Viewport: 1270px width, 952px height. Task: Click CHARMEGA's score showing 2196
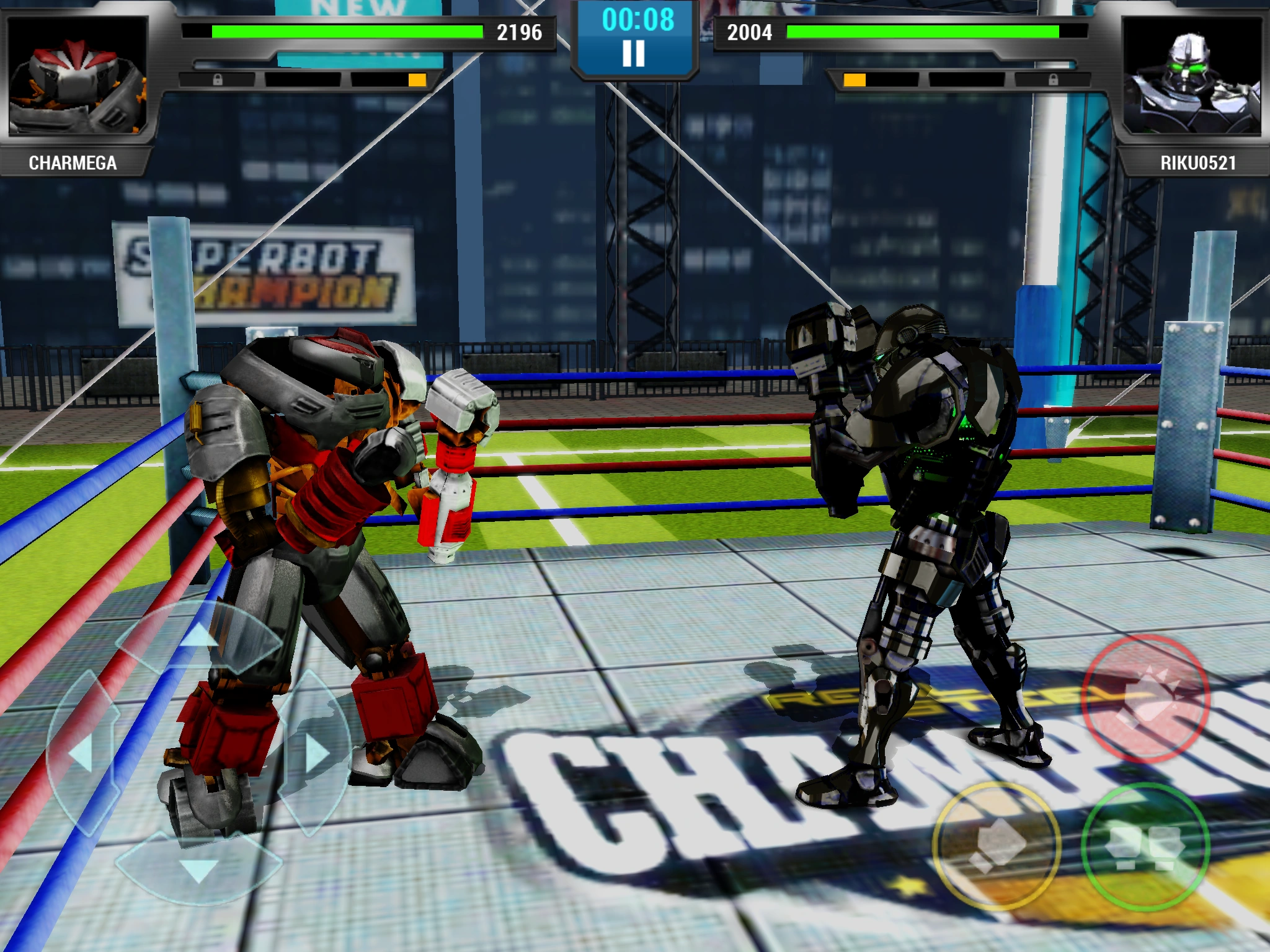[520, 31]
